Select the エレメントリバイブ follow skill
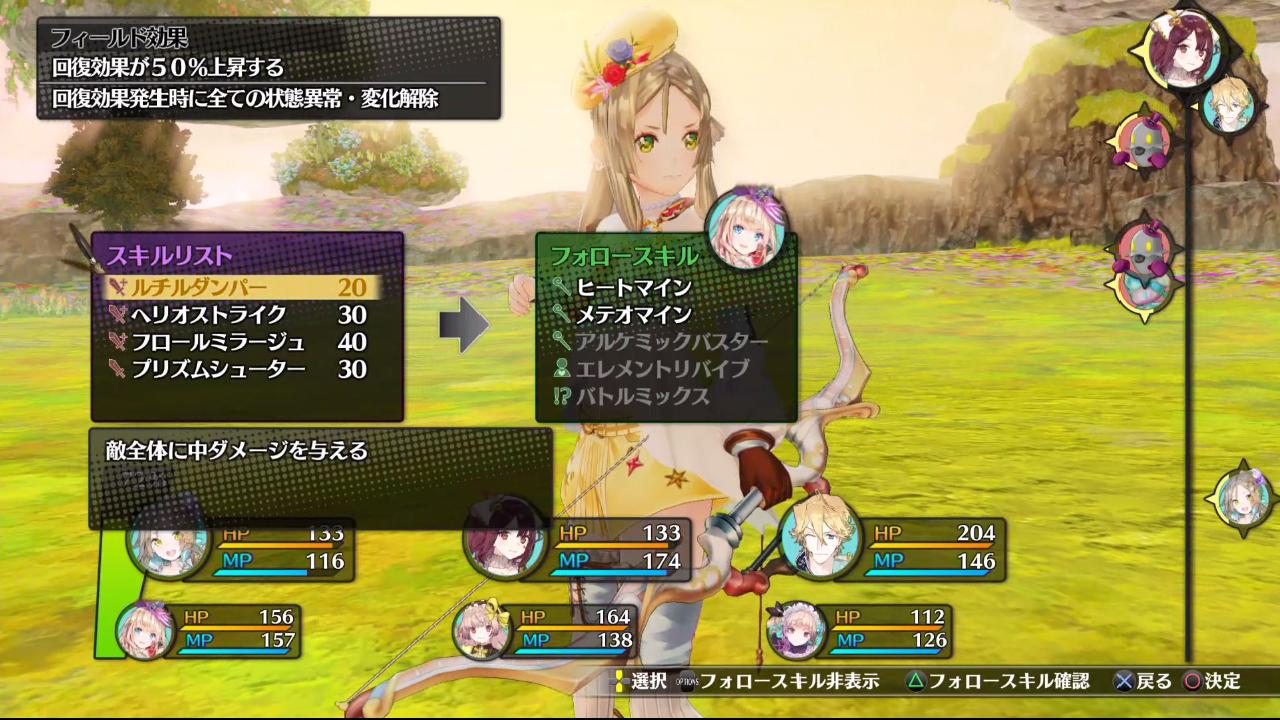This screenshot has width=1280, height=720. click(661, 369)
